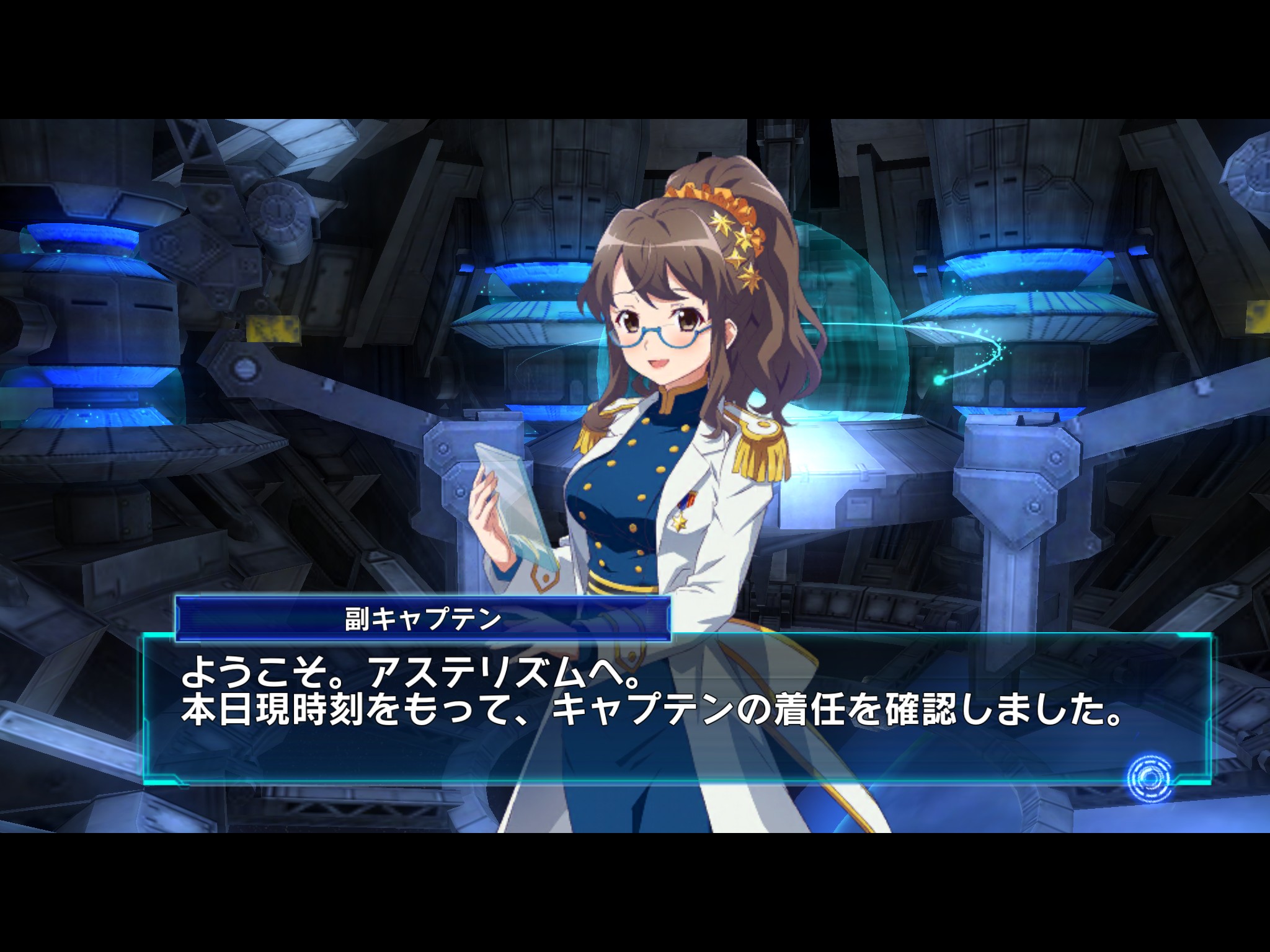Tap the glowing circular advance-dialogue icon

pyautogui.click(x=1150, y=778)
